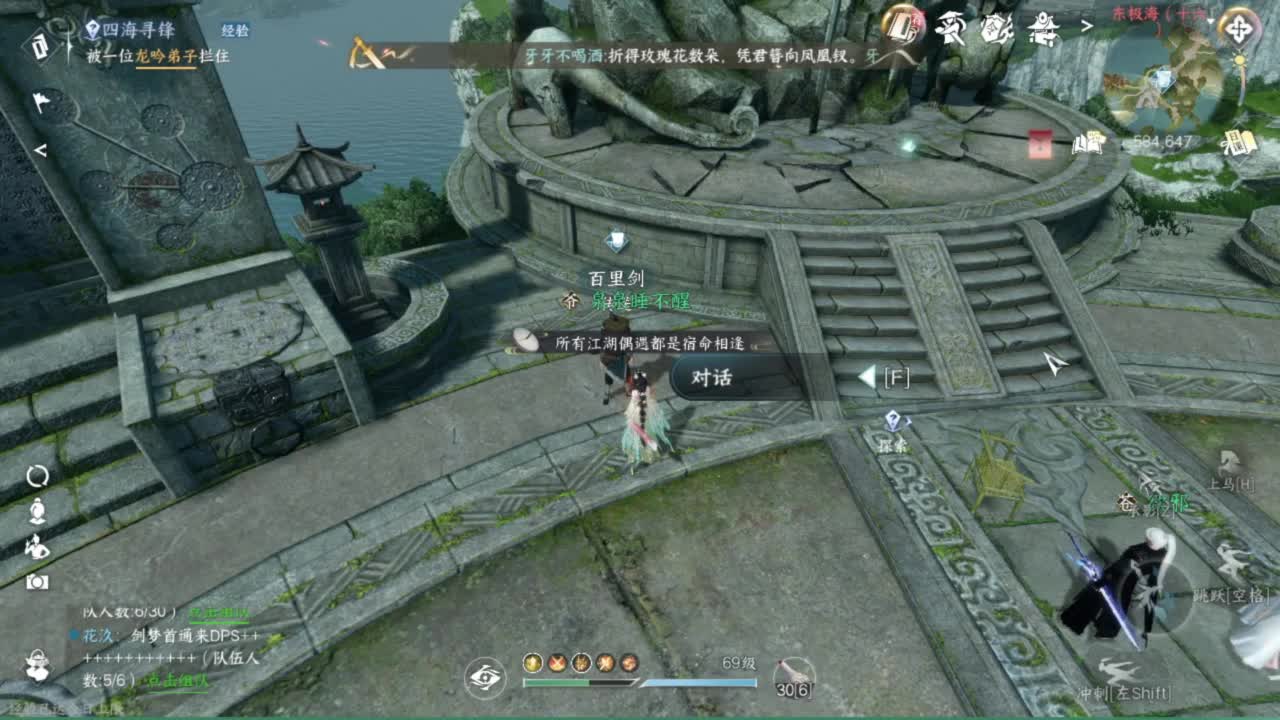Viewport: 1280px width, 720px height.
Task: Open the daily calendar icon near the minimap
Action: click(1238, 141)
